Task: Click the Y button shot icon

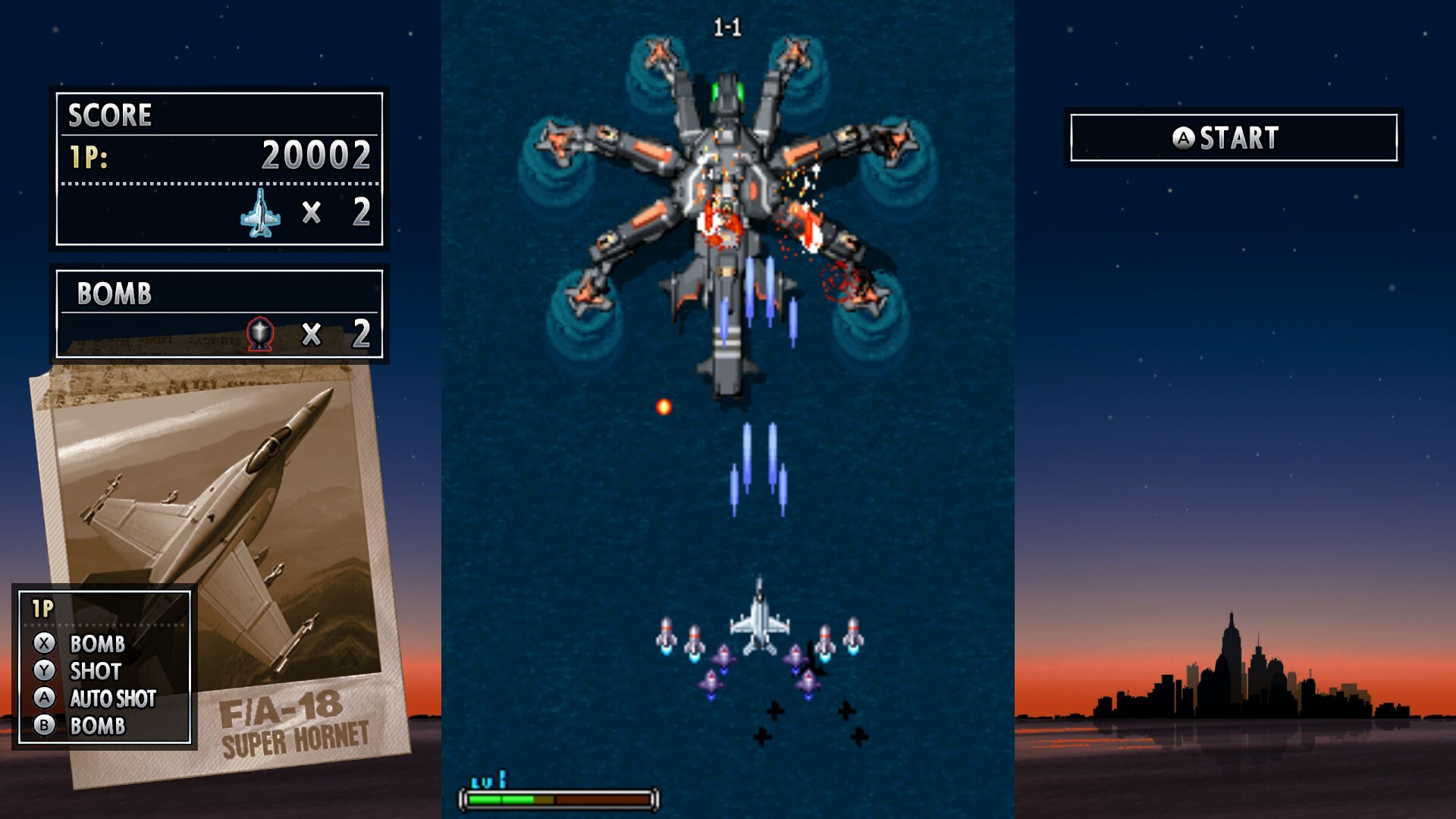Action: (45, 671)
